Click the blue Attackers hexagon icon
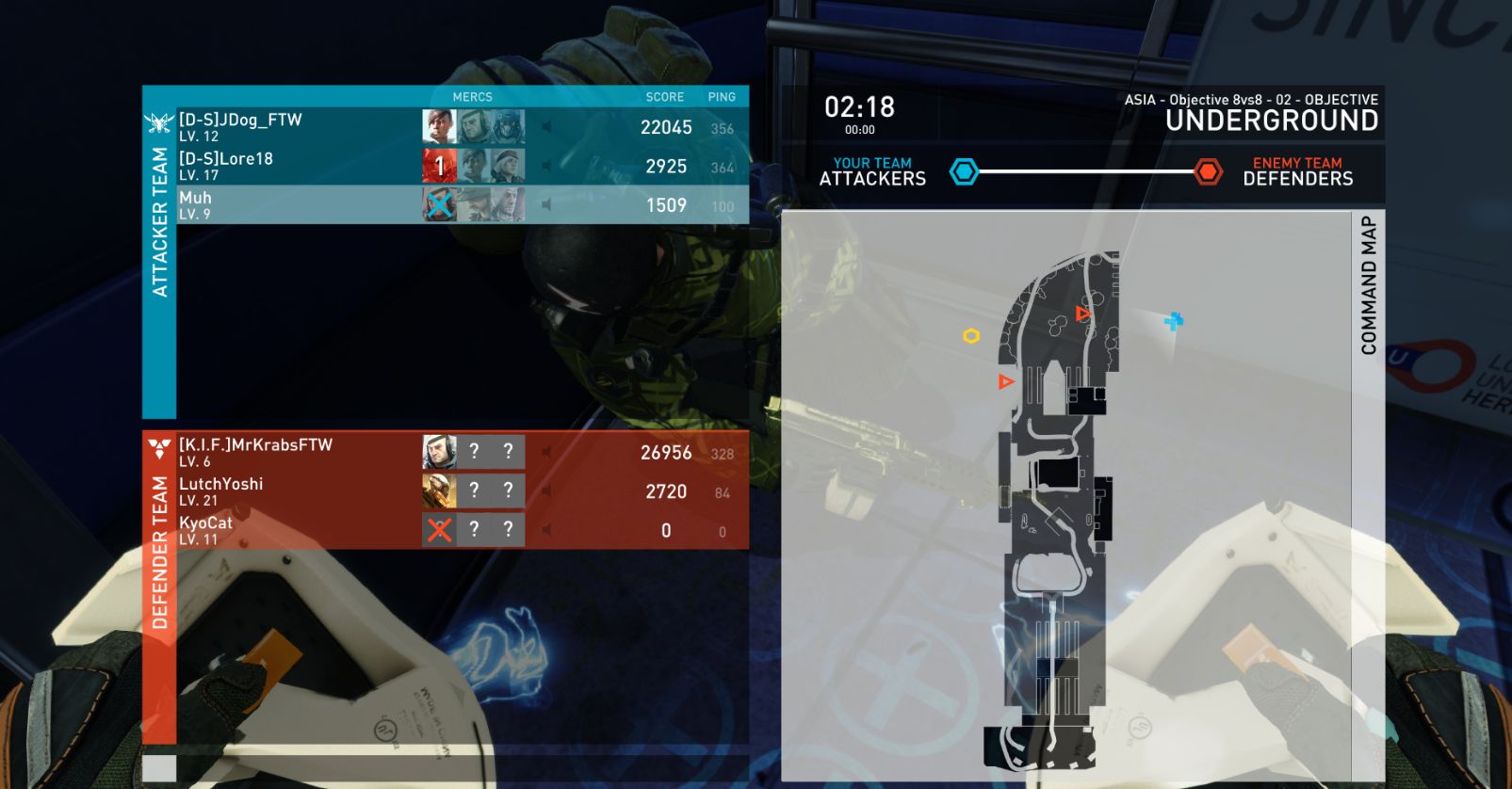Image resolution: width=1512 pixels, height=789 pixels. pyautogui.click(x=964, y=171)
